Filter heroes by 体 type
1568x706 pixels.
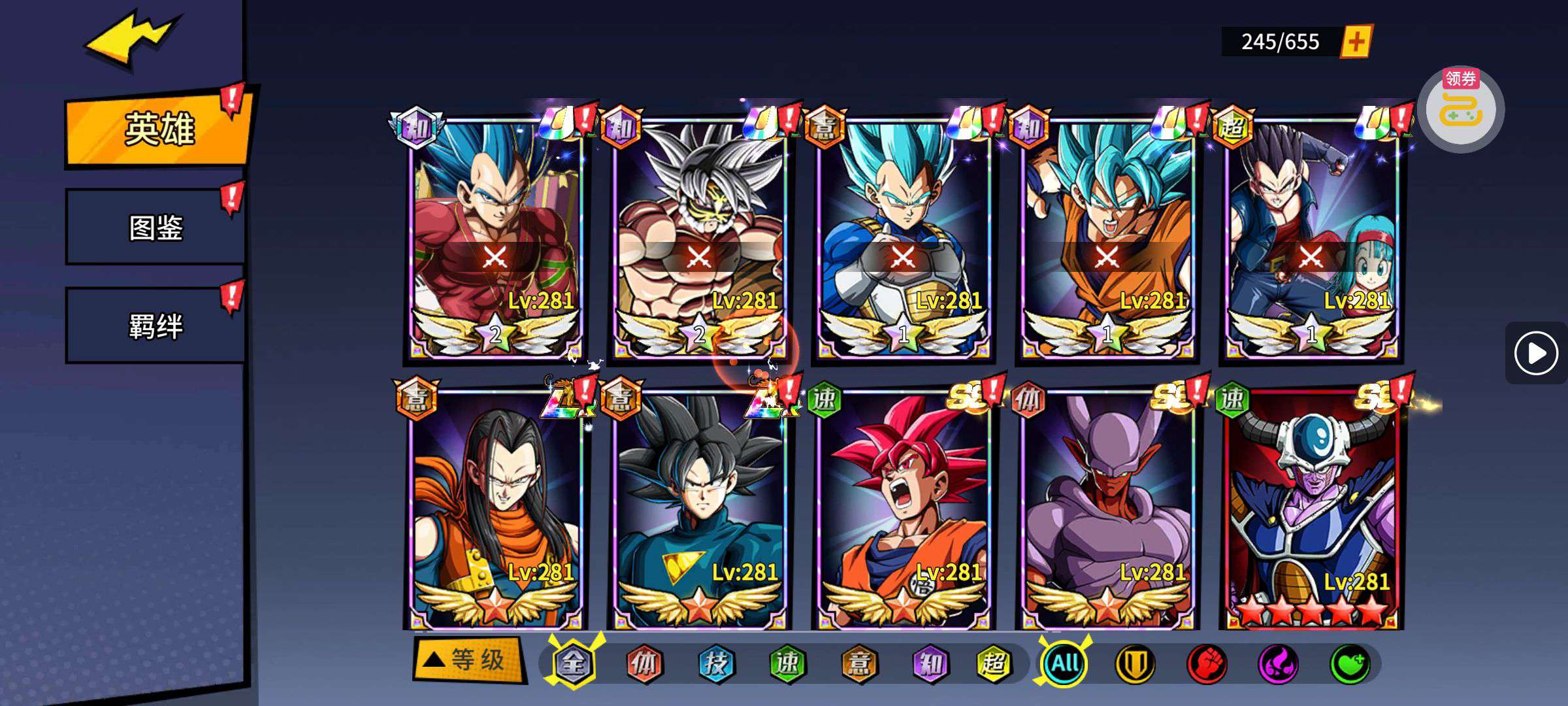click(x=644, y=664)
